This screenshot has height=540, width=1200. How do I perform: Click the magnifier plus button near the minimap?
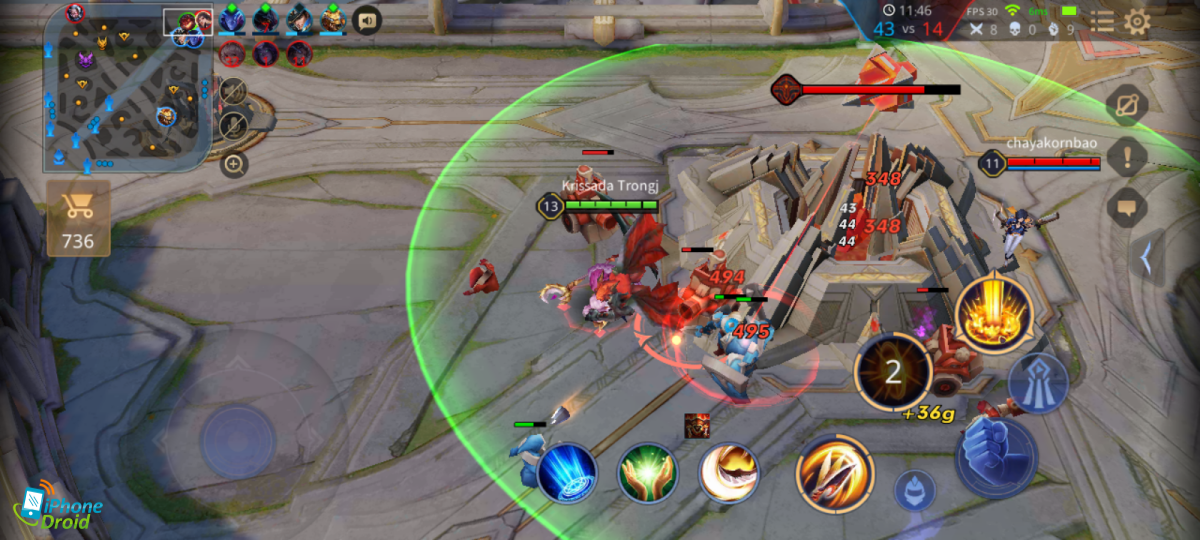234,164
